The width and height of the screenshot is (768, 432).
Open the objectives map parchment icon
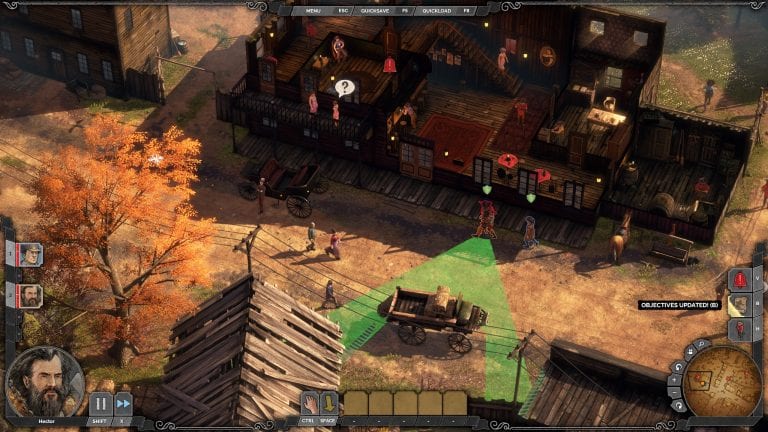pyautogui.click(x=740, y=305)
